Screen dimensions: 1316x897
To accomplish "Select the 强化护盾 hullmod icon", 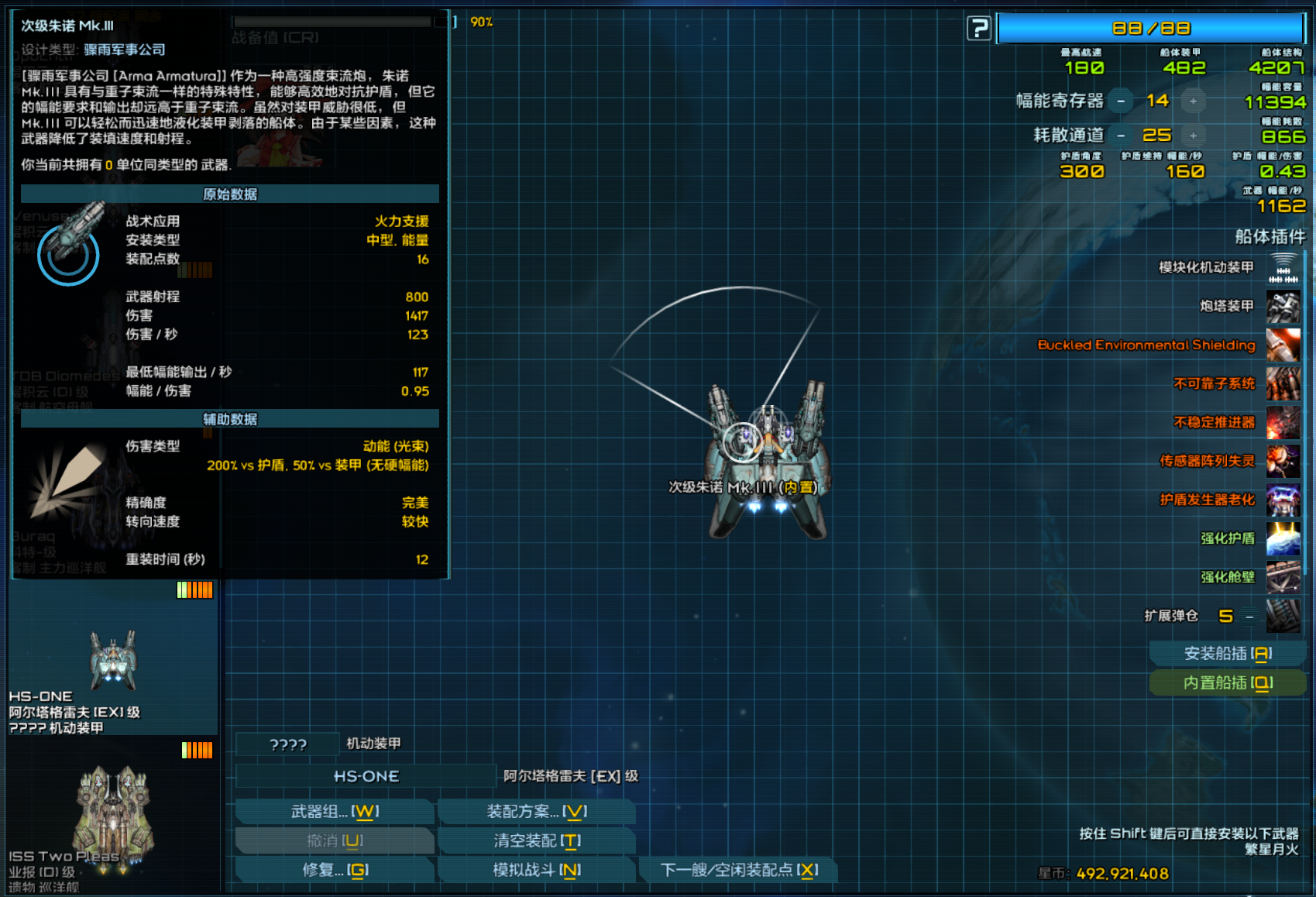I will pos(1282,538).
